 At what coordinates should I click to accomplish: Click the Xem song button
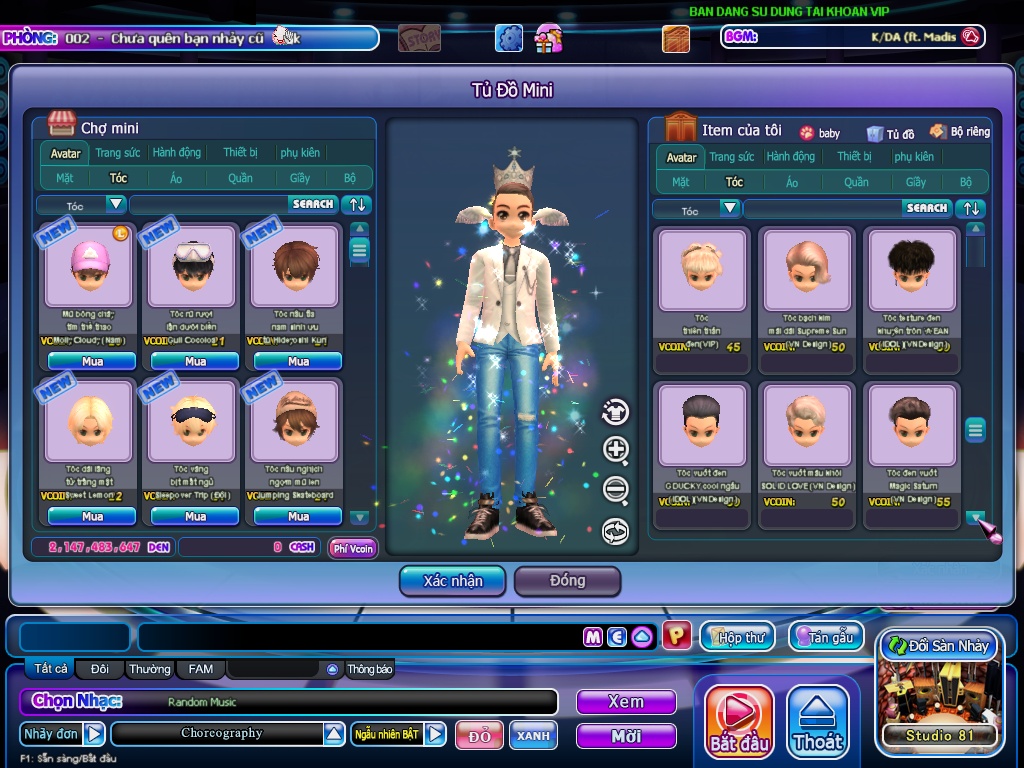click(x=626, y=702)
